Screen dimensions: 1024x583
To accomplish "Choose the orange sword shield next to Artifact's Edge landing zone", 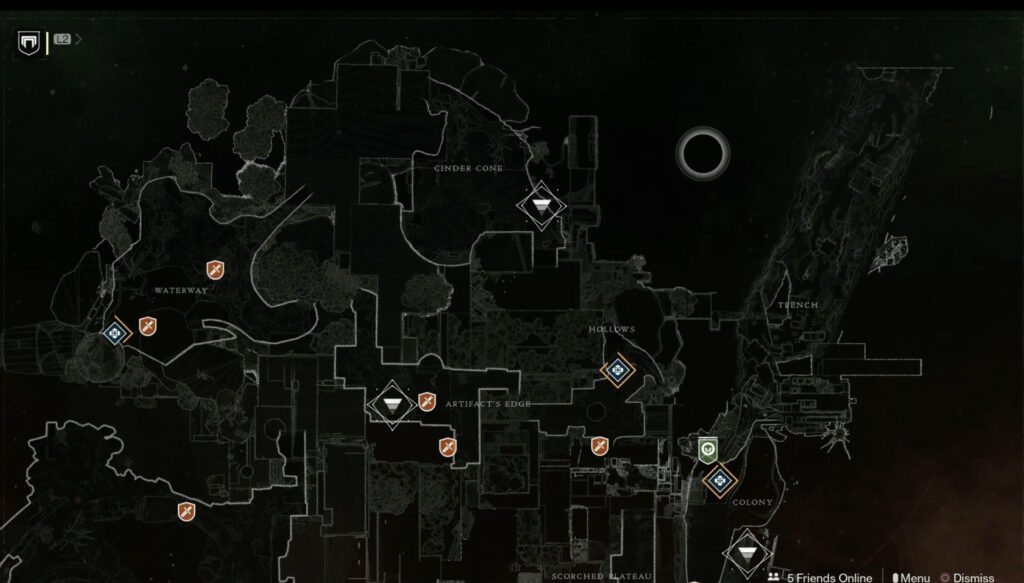I will pos(427,402).
